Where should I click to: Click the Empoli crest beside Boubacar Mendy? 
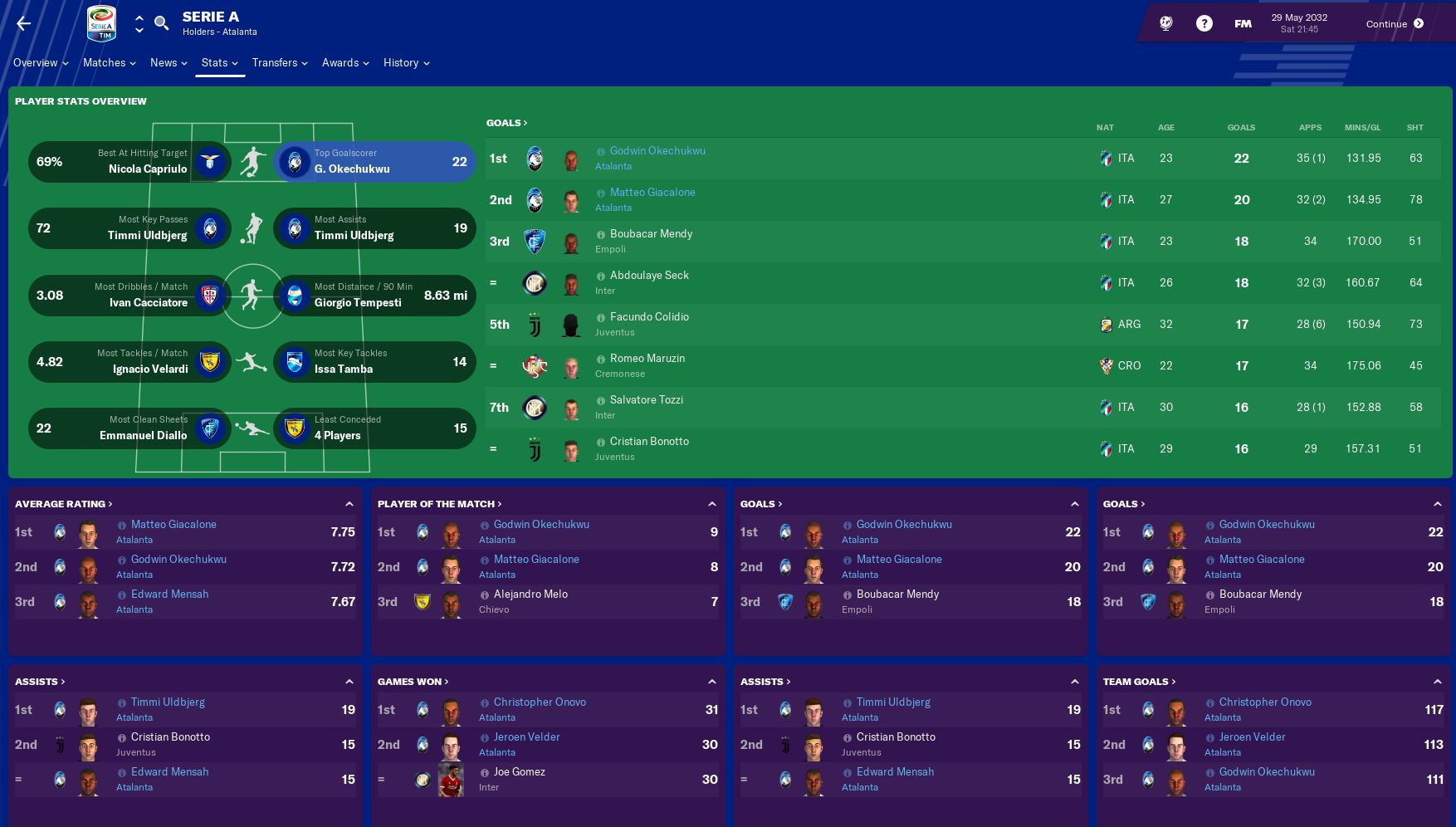pos(535,242)
